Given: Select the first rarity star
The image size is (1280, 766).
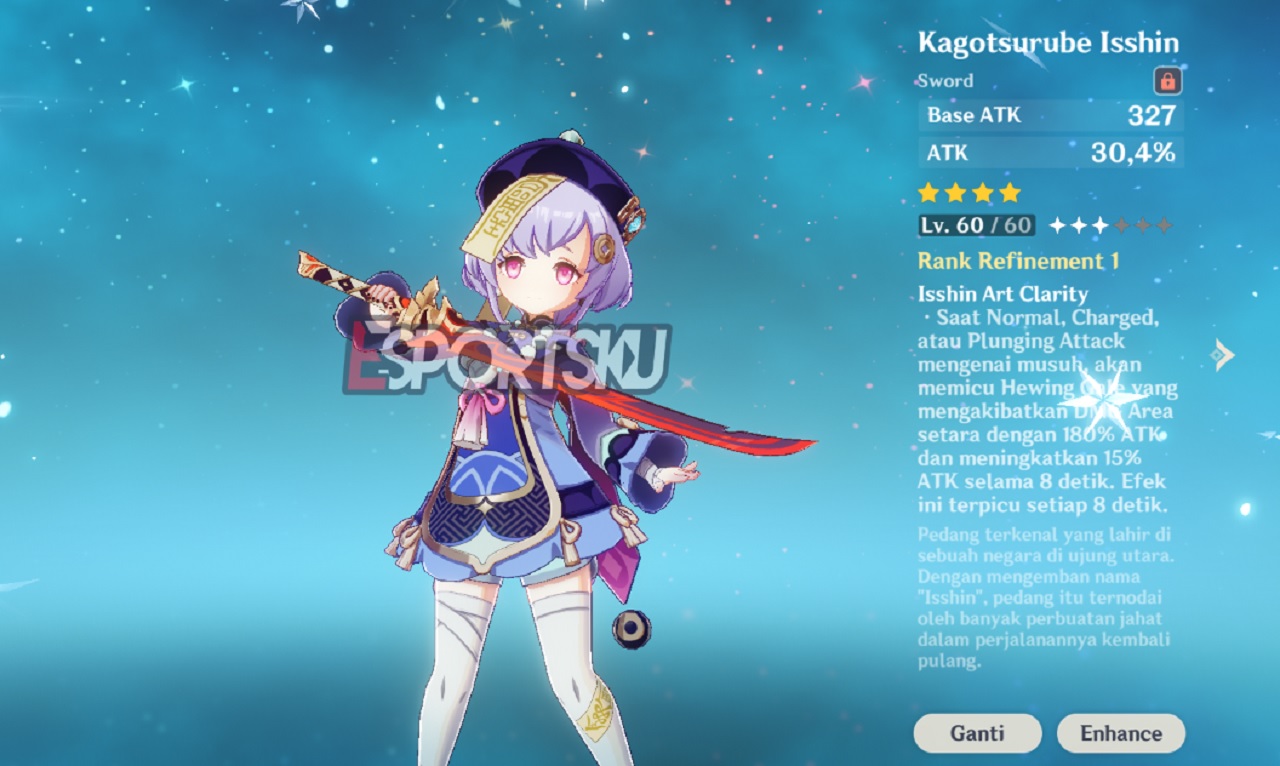Looking at the screenshot, I should click(x=927, y=192).
